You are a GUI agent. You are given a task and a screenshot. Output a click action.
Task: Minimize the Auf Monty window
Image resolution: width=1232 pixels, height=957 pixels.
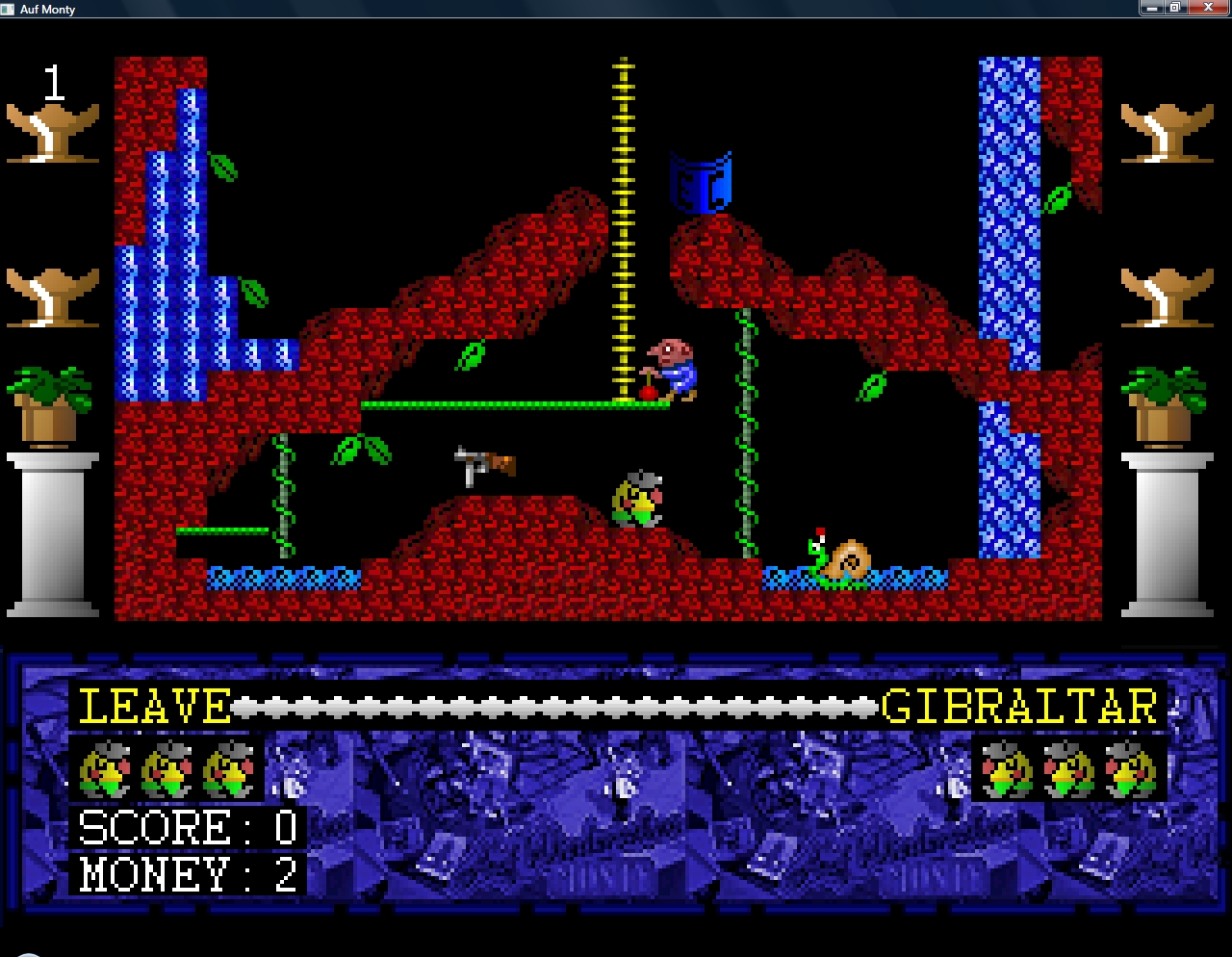pyautogui.click(x=1151, y=8)
